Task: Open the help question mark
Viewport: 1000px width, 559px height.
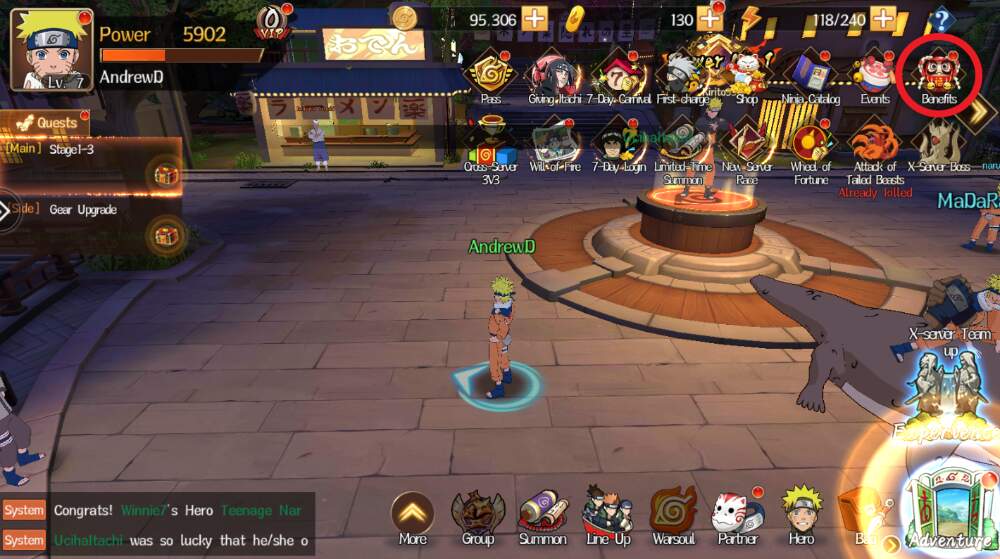Action: pyautogui.click(x=940, y=19)
